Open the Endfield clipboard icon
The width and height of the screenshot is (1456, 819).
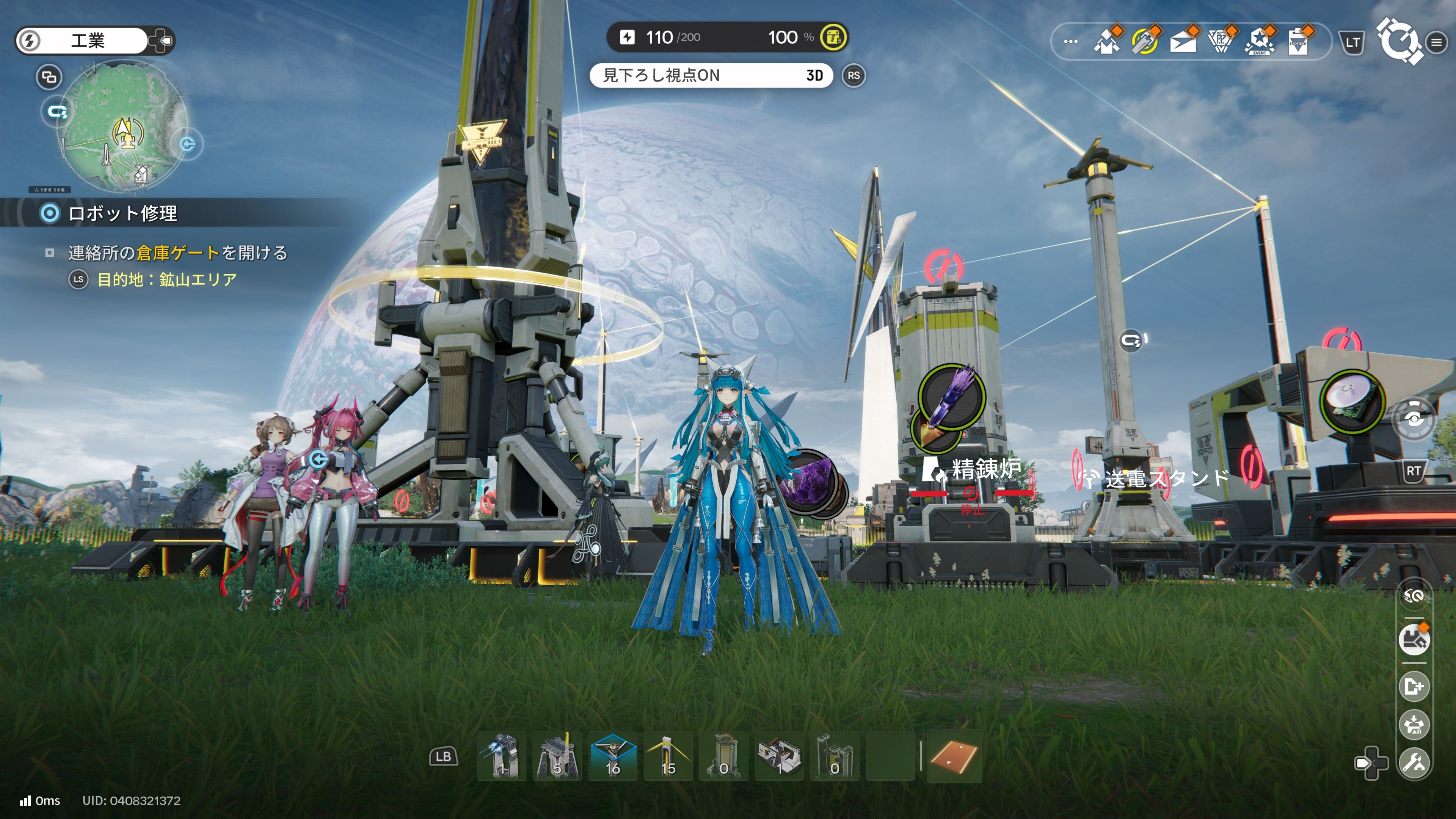click(1298, 41)
